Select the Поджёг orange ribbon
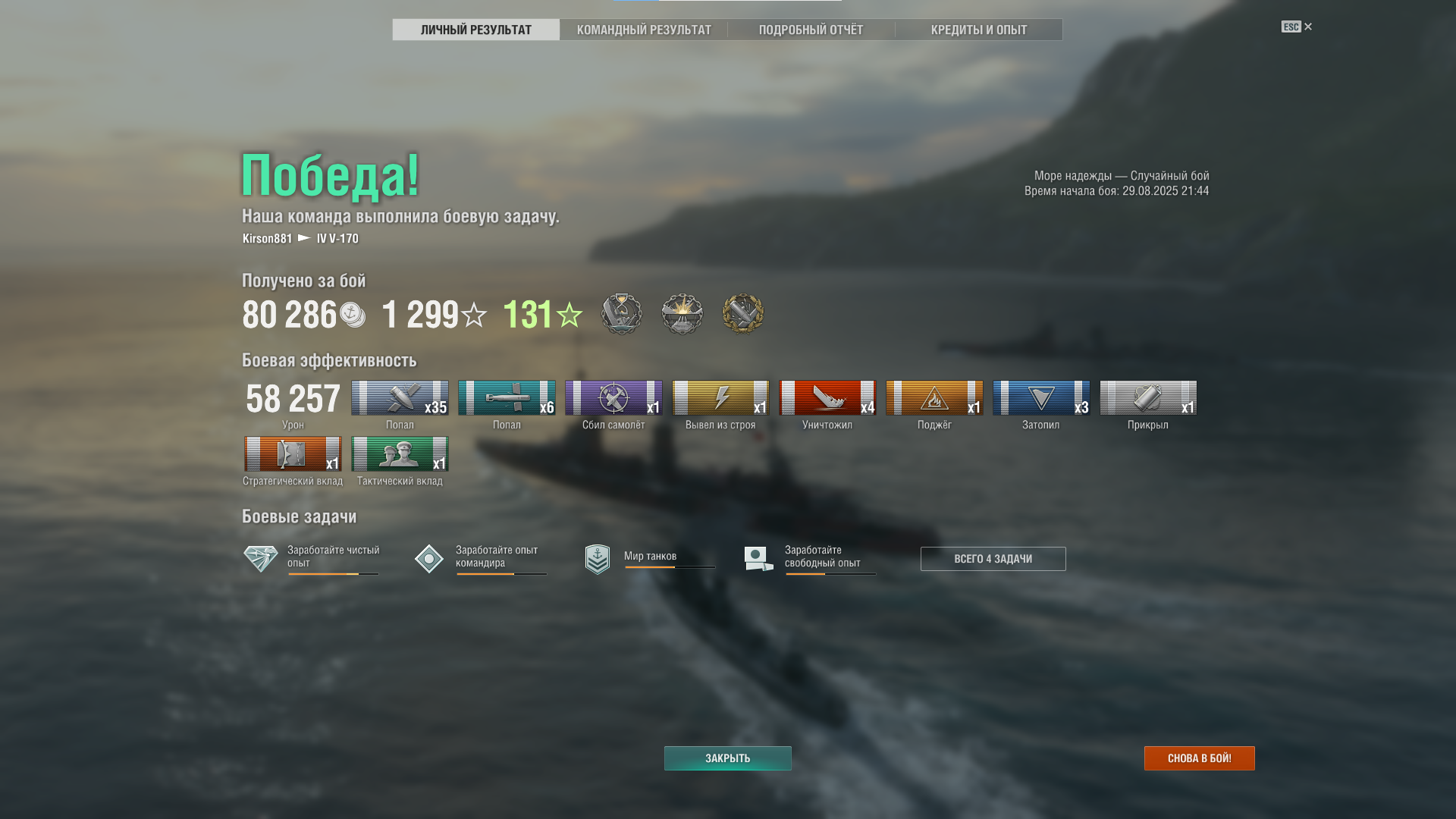Screen dimensions: 1456x819 934,398
